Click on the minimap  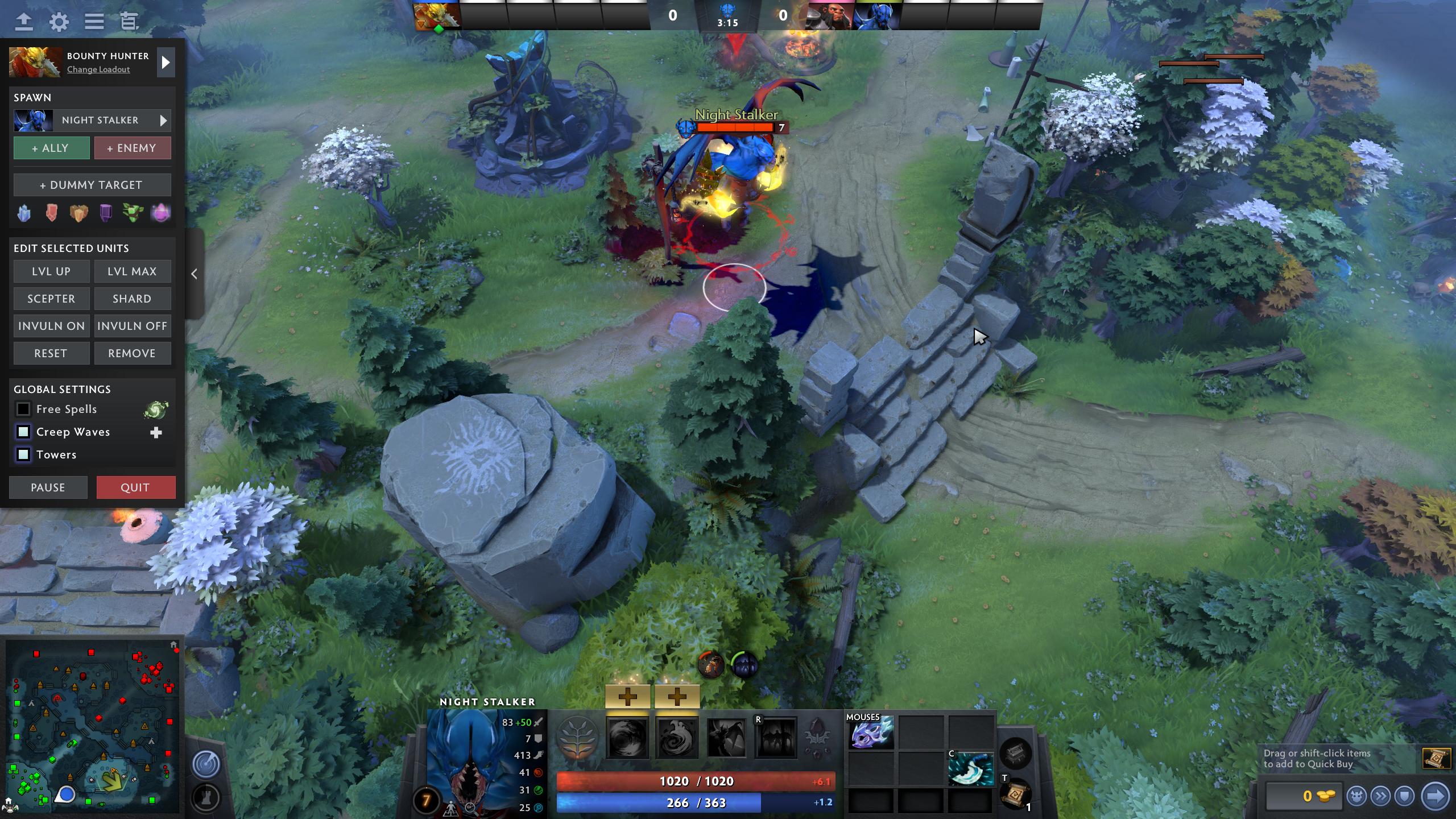(92, 726)
